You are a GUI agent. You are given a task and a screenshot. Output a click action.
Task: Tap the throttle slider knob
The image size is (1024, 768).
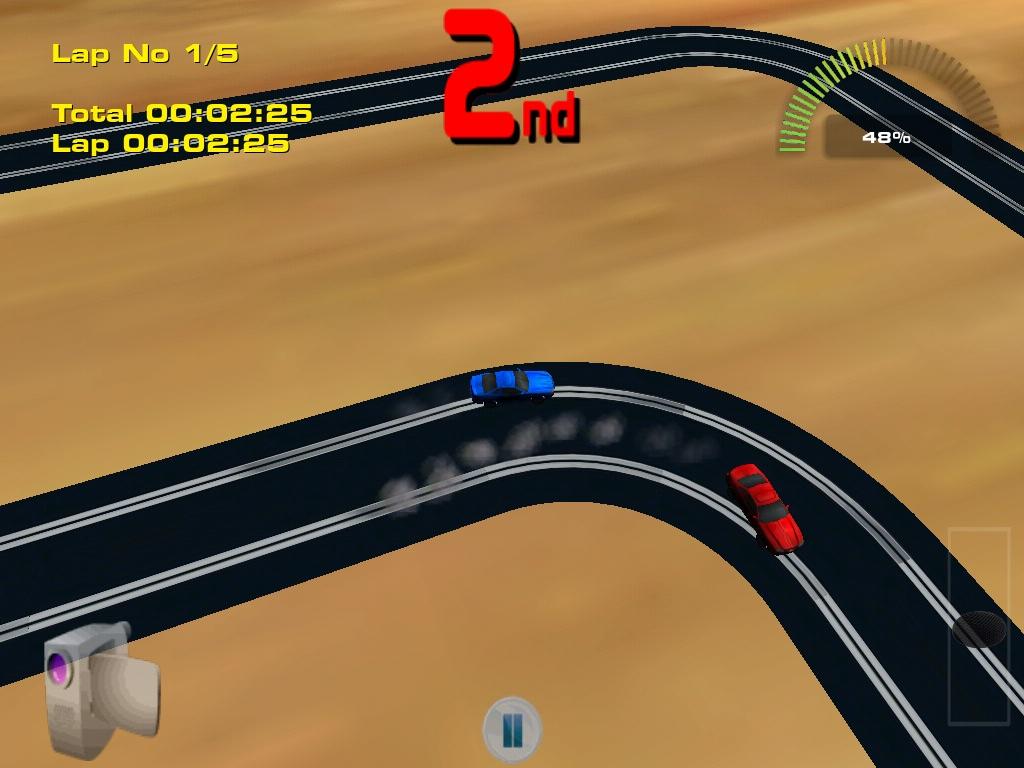point(979,629)
